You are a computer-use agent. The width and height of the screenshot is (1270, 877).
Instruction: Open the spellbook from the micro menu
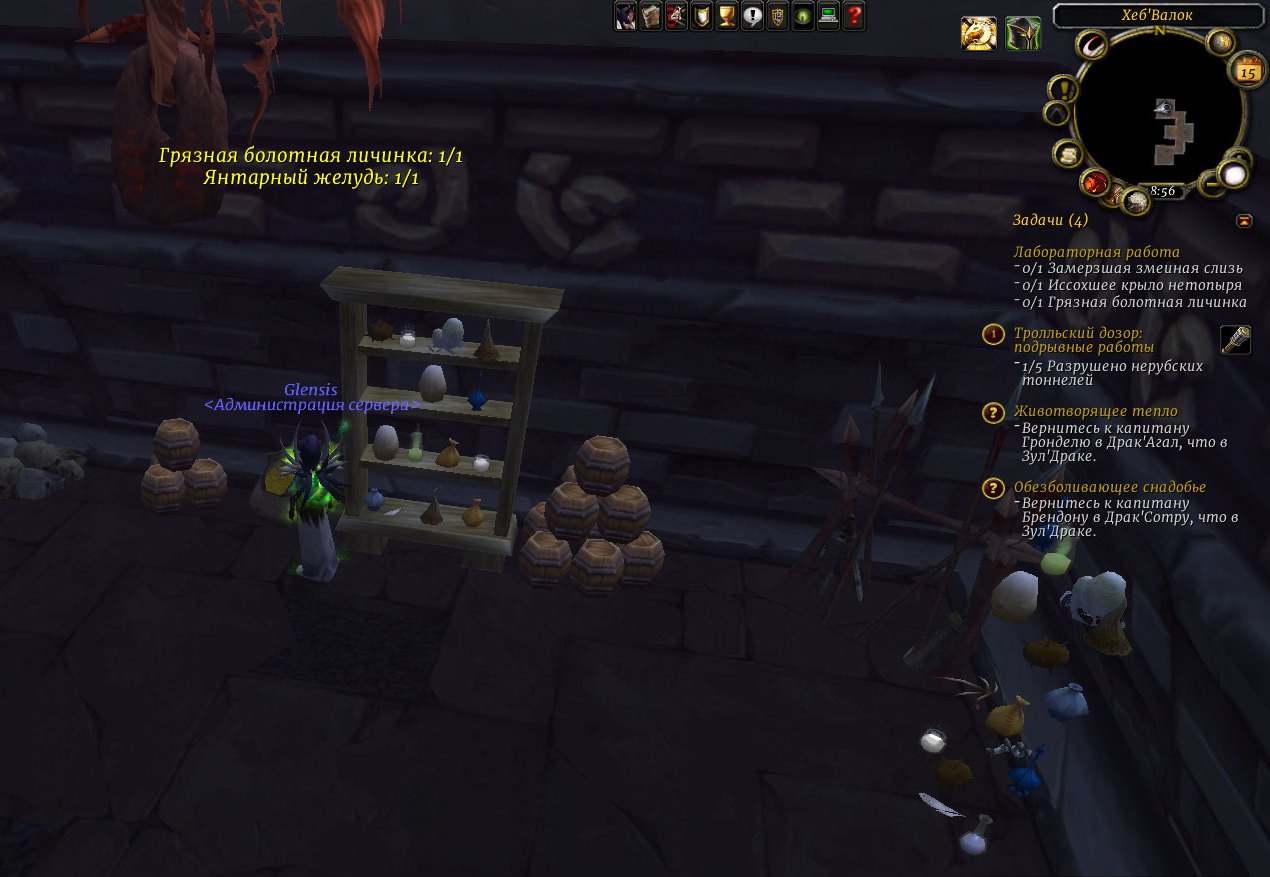[651, 16]
